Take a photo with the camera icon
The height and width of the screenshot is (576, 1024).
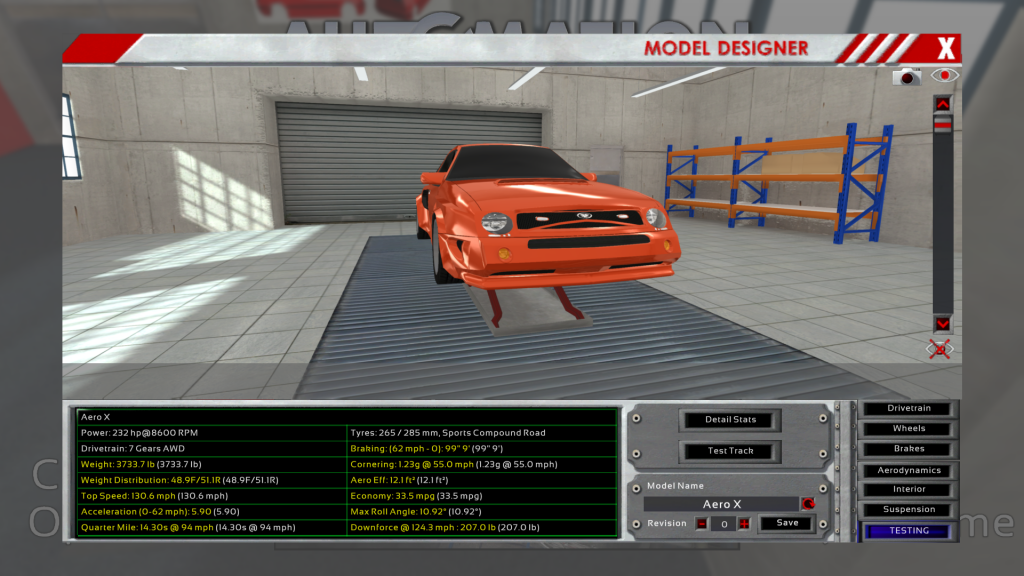tap(907, 76)
